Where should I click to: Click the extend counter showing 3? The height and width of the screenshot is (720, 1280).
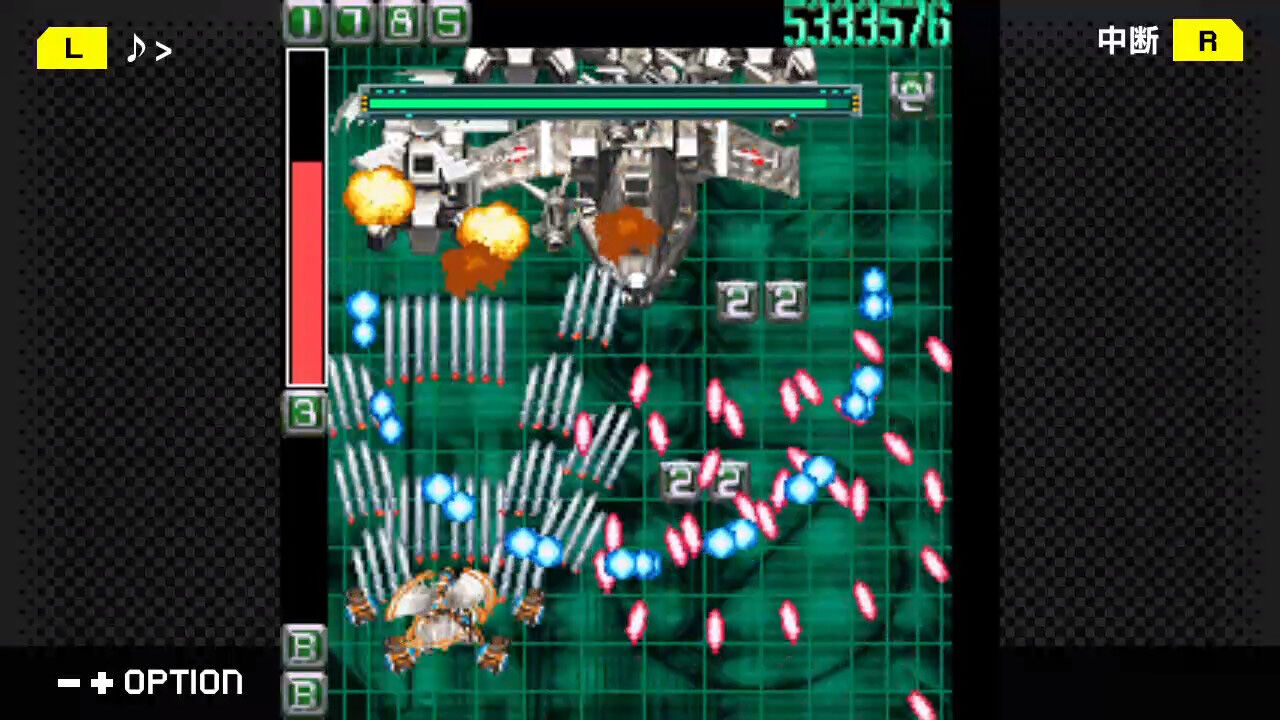tap(303, 412)
